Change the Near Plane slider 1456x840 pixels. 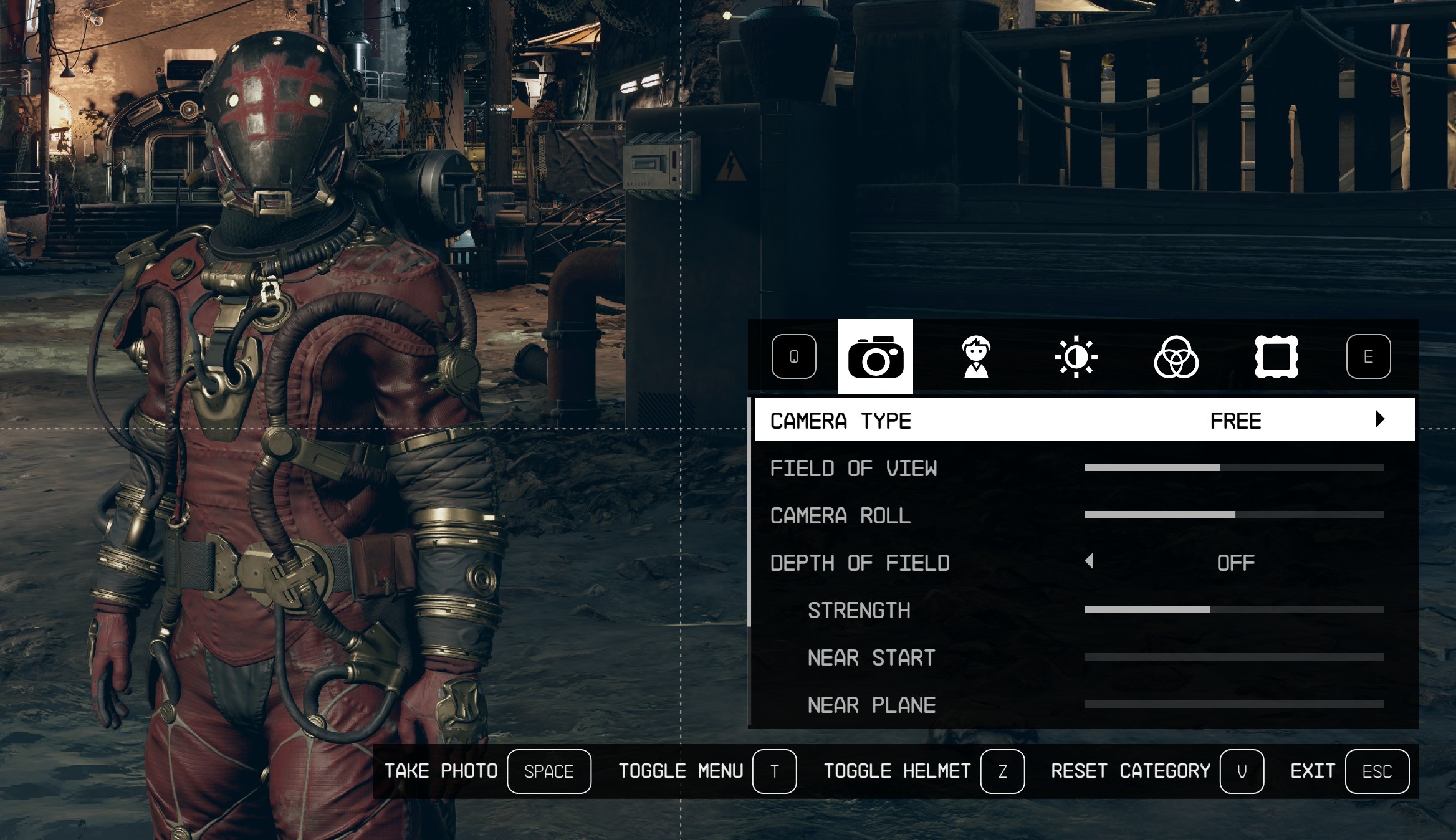tap(1233, 704)
